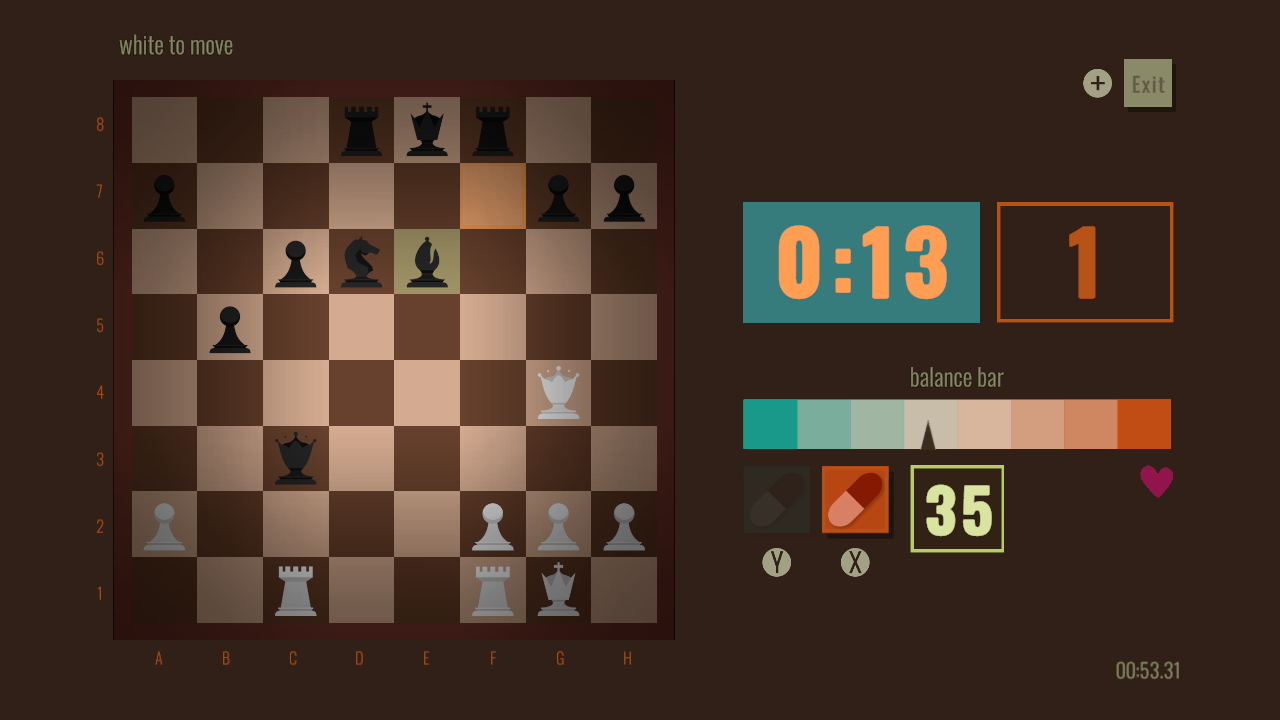
Task: Click the white pawn on a2
Action: click(160, 526)
